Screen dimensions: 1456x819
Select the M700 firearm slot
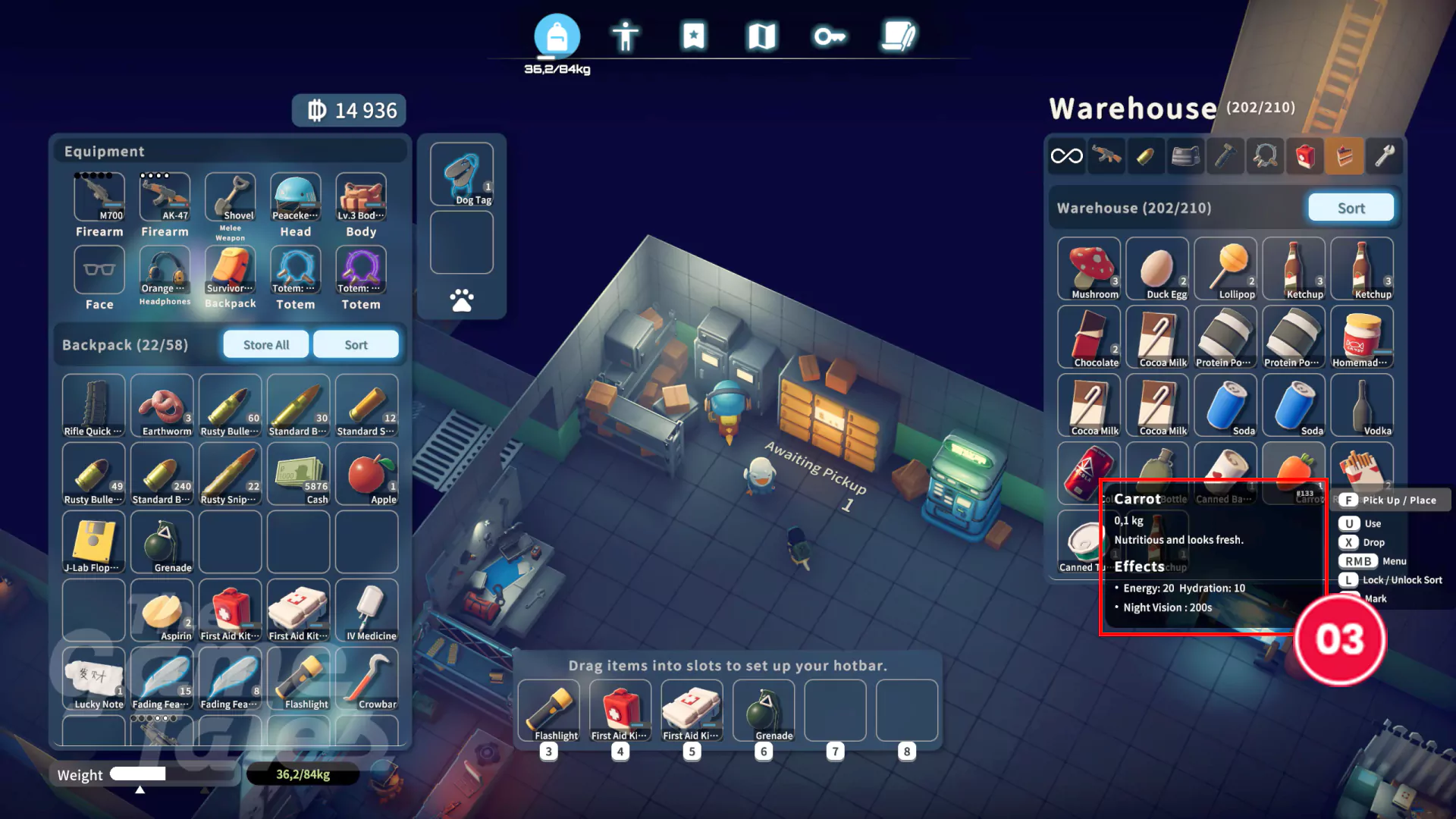point(99,197)
